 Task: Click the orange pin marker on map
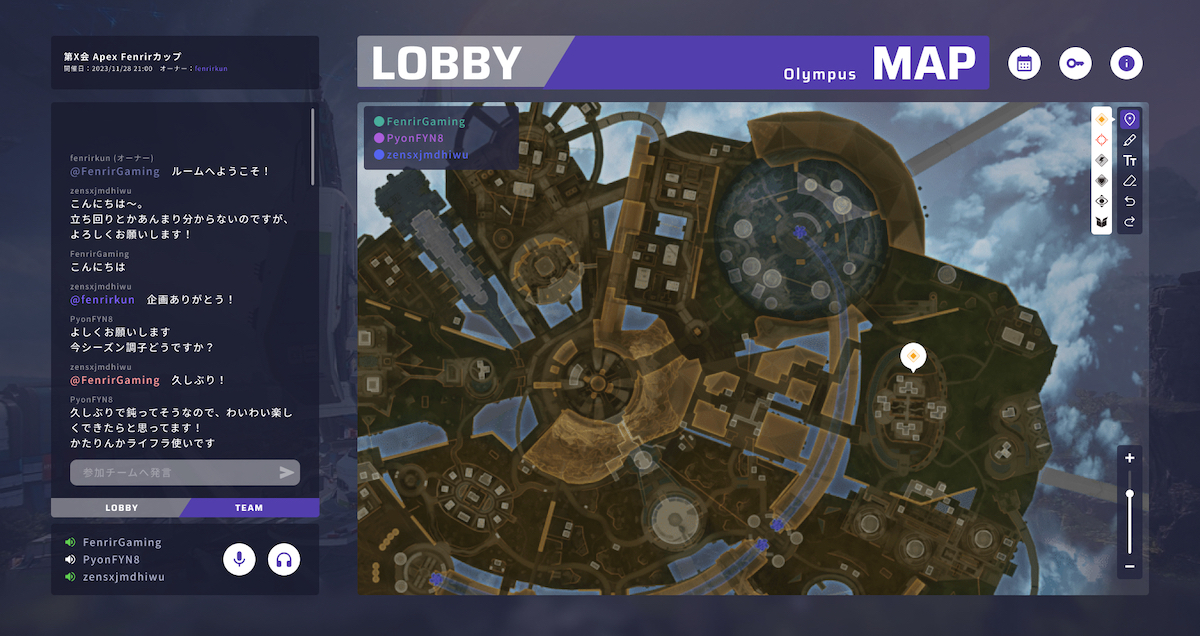(x=911, y=356)
